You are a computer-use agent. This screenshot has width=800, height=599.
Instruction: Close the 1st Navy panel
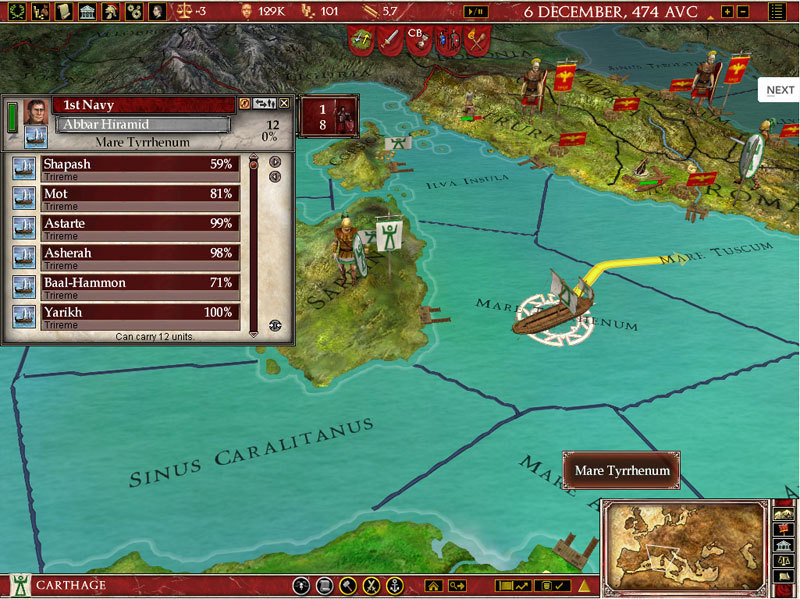pyautogui.click(x=284, y=103)
